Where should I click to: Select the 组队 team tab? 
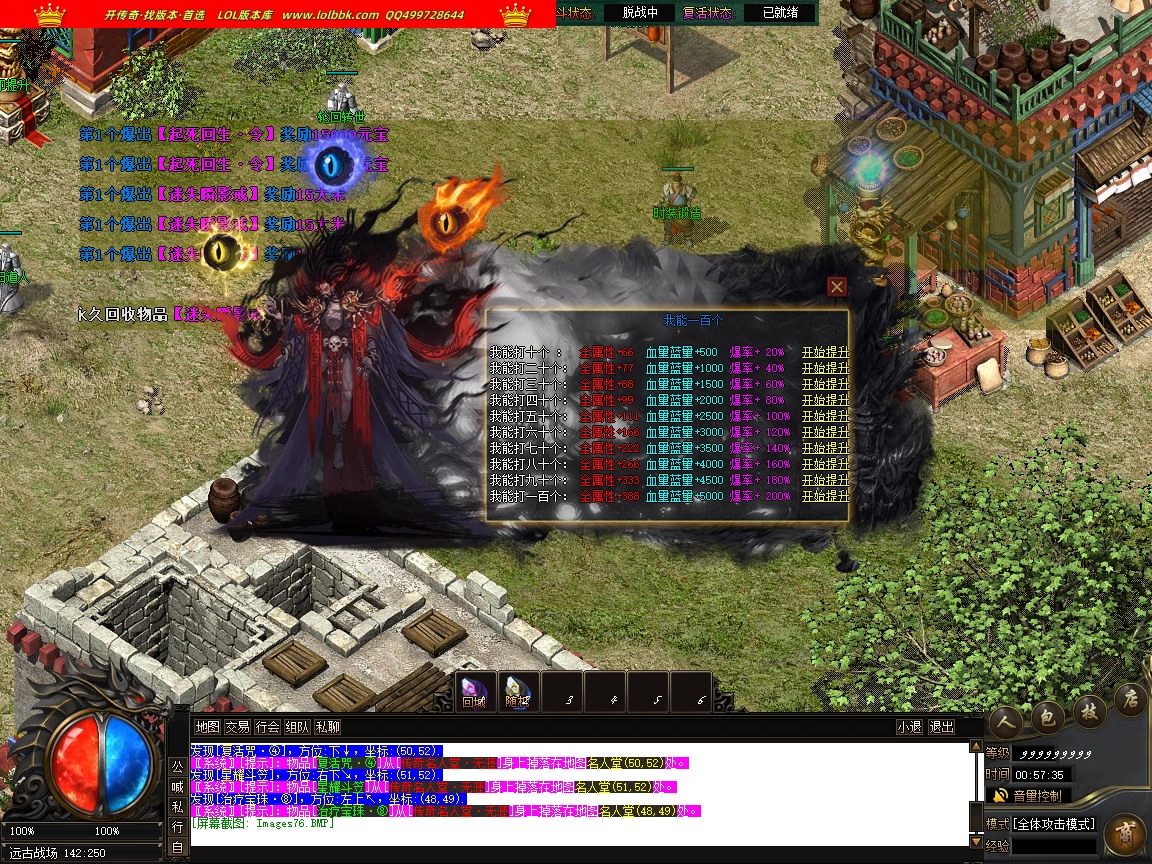(297, 727)
